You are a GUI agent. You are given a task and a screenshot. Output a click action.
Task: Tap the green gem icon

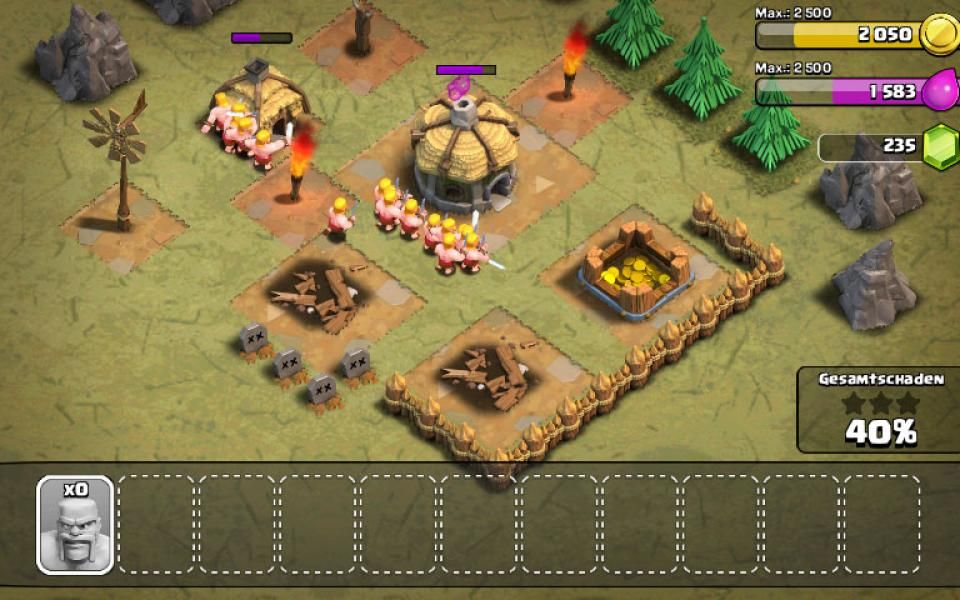coord(939,148)
